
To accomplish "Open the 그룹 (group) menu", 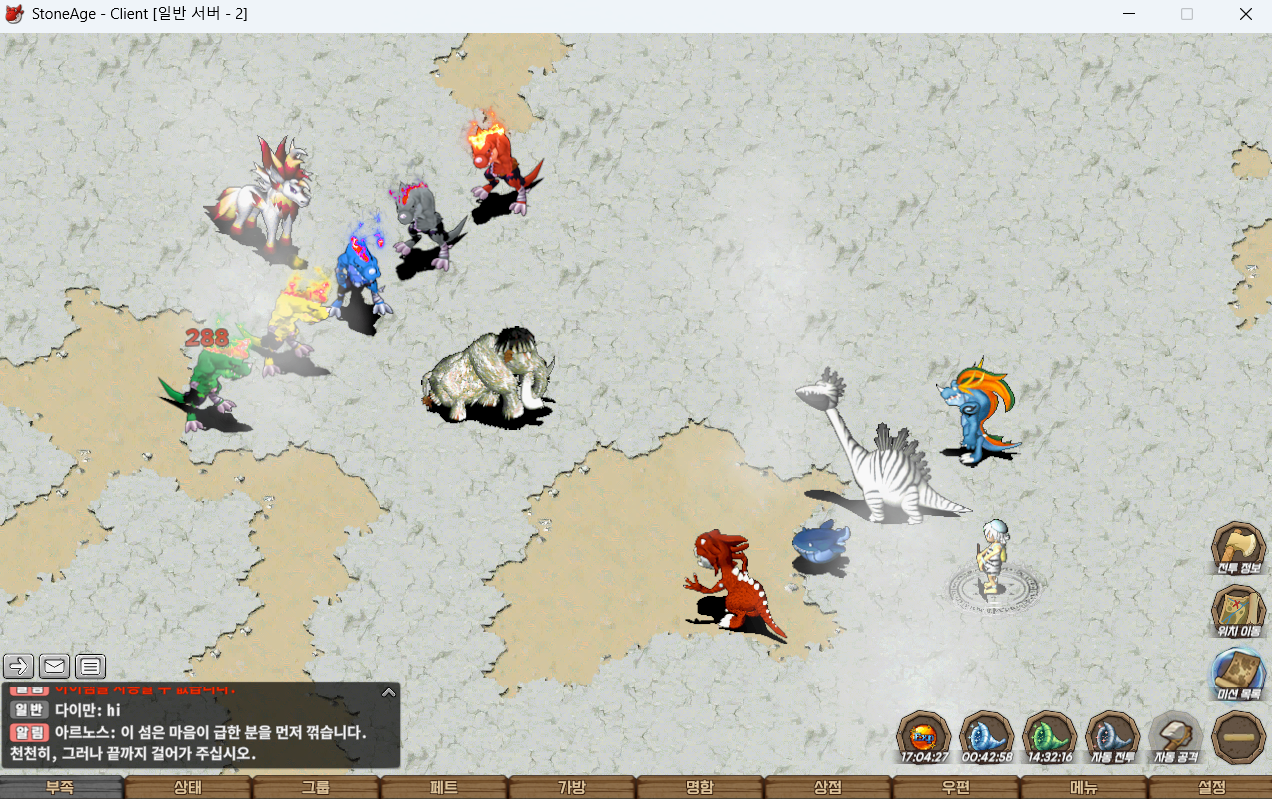I will click(316, 788).
